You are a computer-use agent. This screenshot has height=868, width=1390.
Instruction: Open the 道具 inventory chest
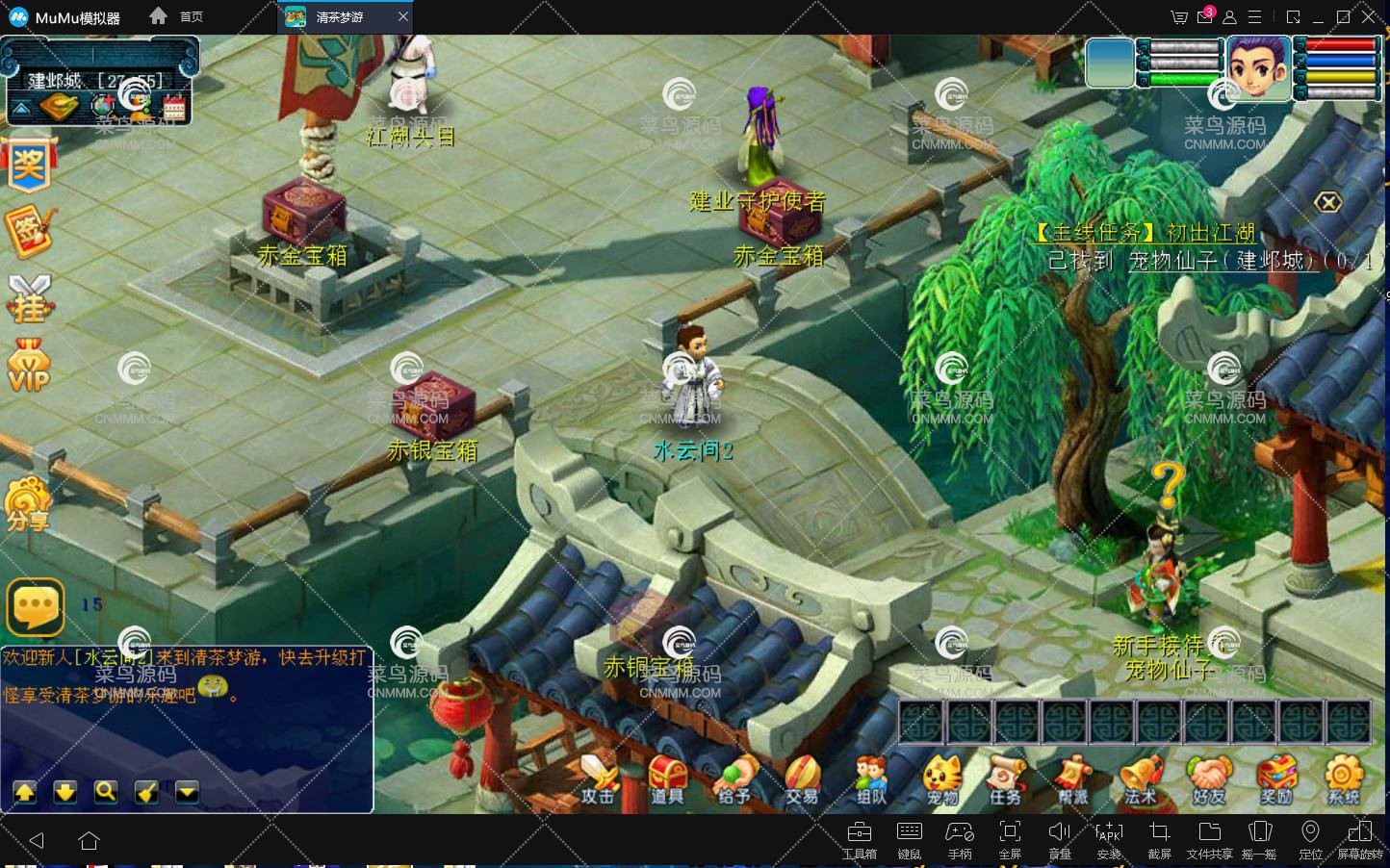pyautogui.click(x=666, y=778)
